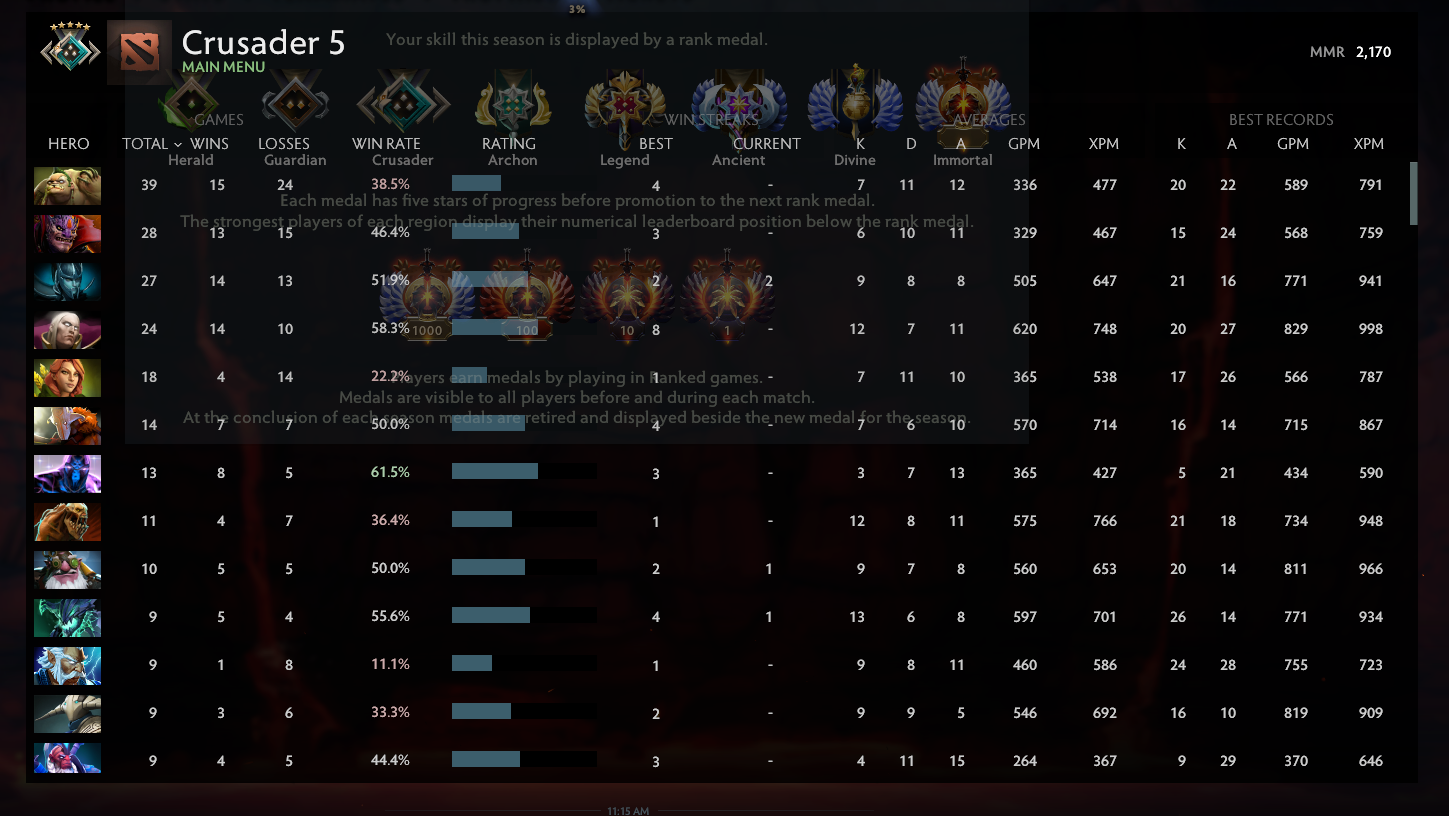Image resolution: width=1449 pixels, height=816 pixels.
Task: Sort by the GPM column header
Action: pyautogui.click(x=1024, y=143)
